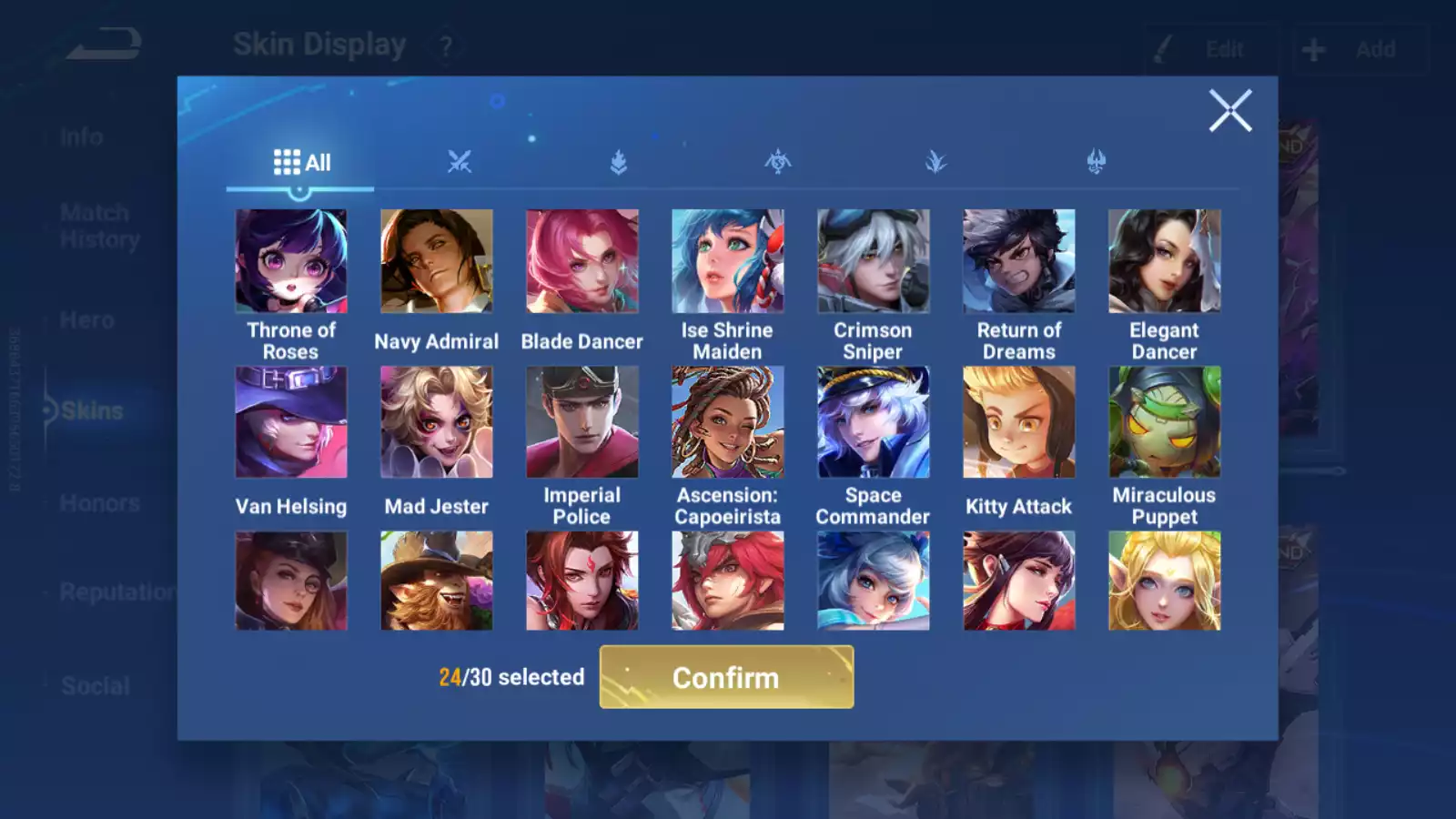The height and width of the screenshot is (819, 1456).
Task: Switch to the All skins tab
Action: point(301,163)
